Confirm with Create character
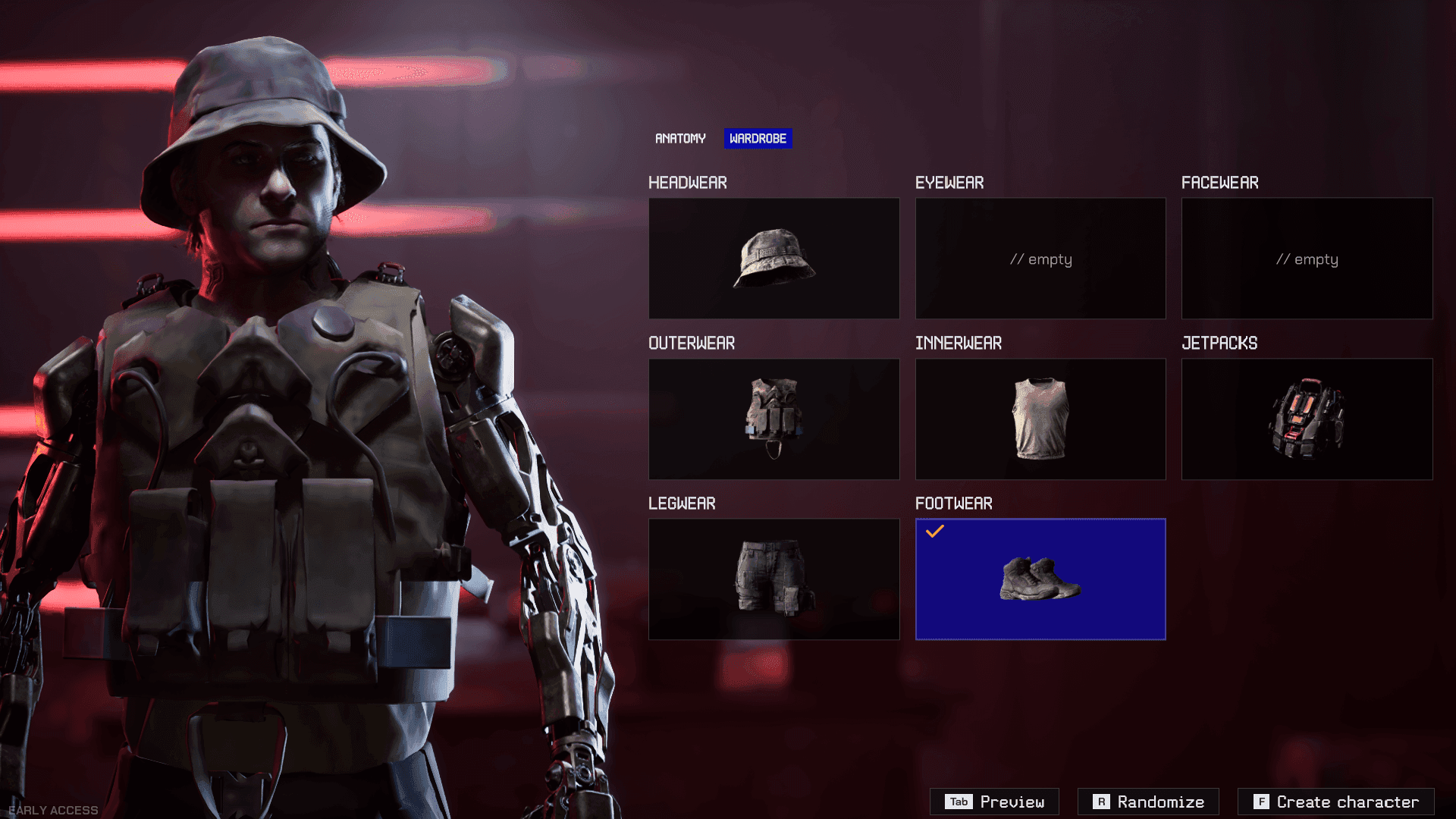Screen dimensions: 1456x819 coord(1335,802)
